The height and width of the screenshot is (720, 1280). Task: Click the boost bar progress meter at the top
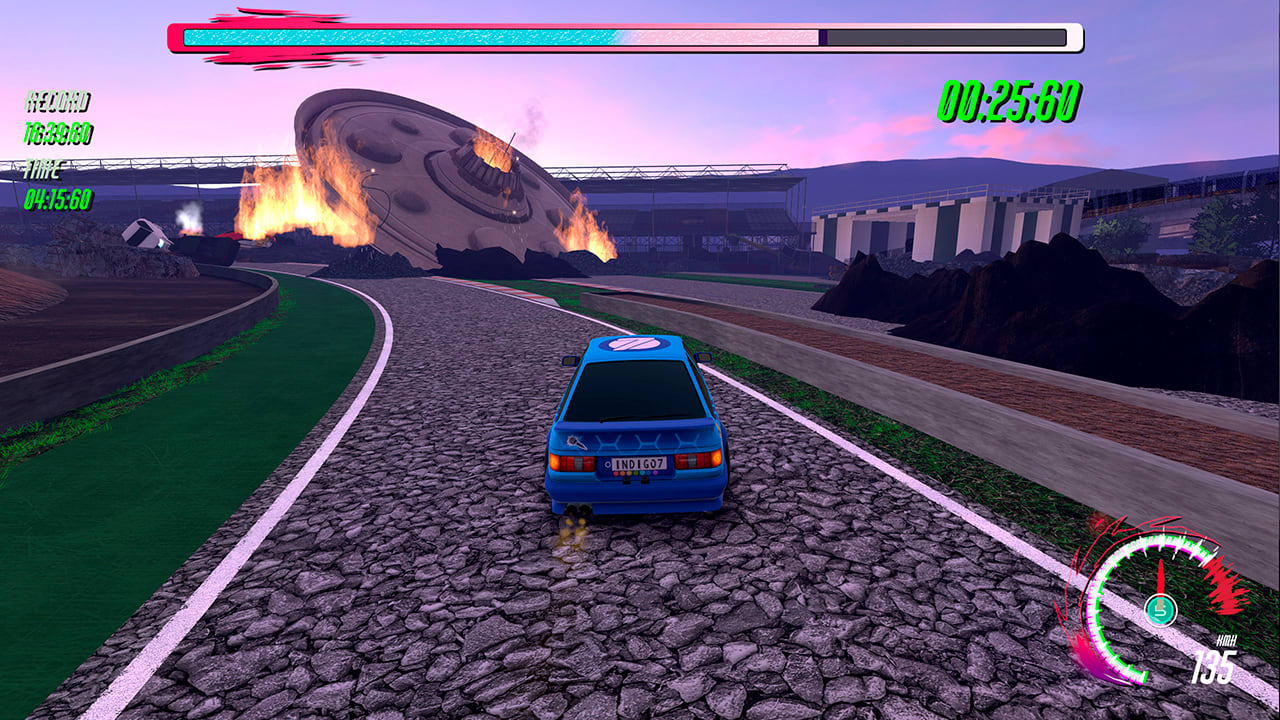coord(620,38)
